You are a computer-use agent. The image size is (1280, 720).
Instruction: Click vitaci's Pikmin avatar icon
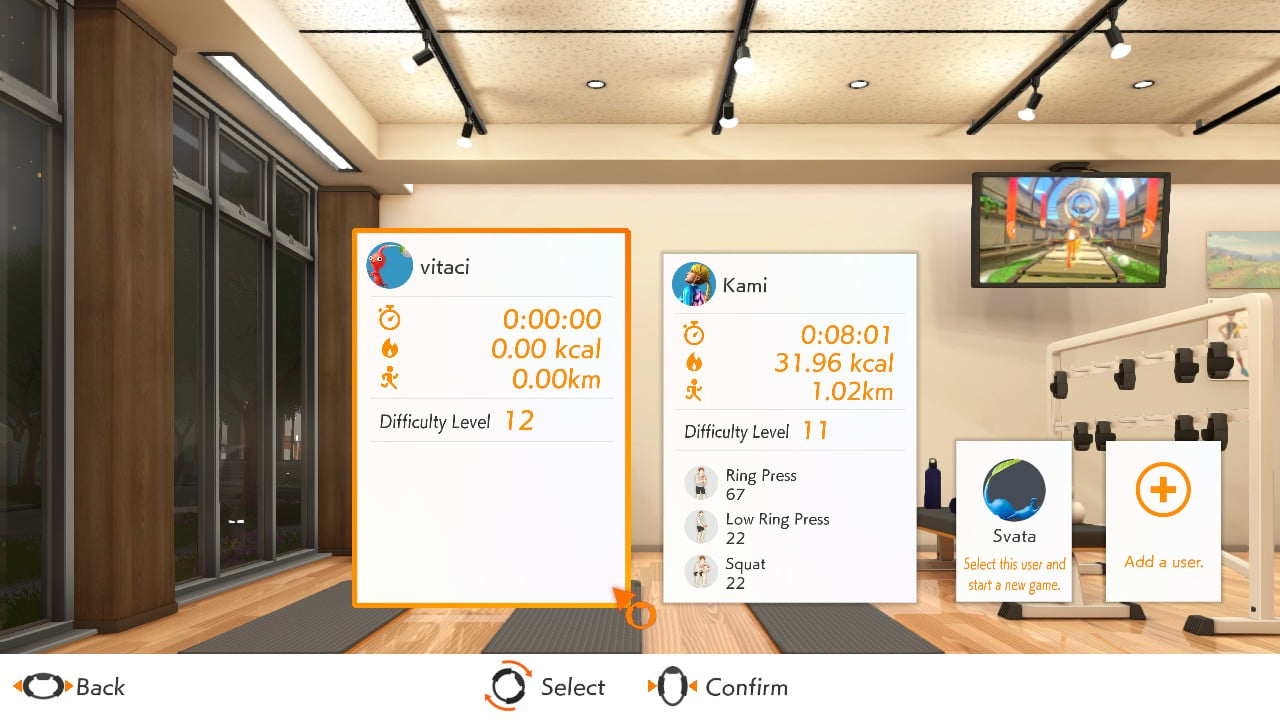(390, 266)
